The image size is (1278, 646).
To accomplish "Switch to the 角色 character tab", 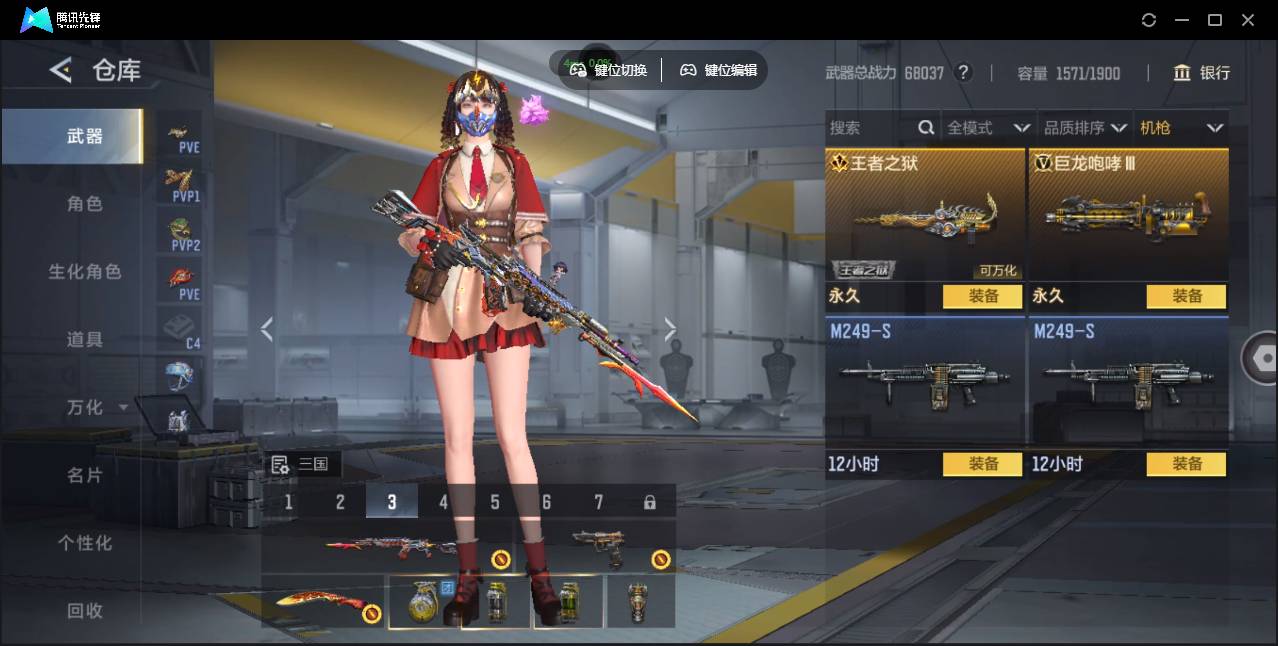I will pyautogui.click(x=85, y=204).
